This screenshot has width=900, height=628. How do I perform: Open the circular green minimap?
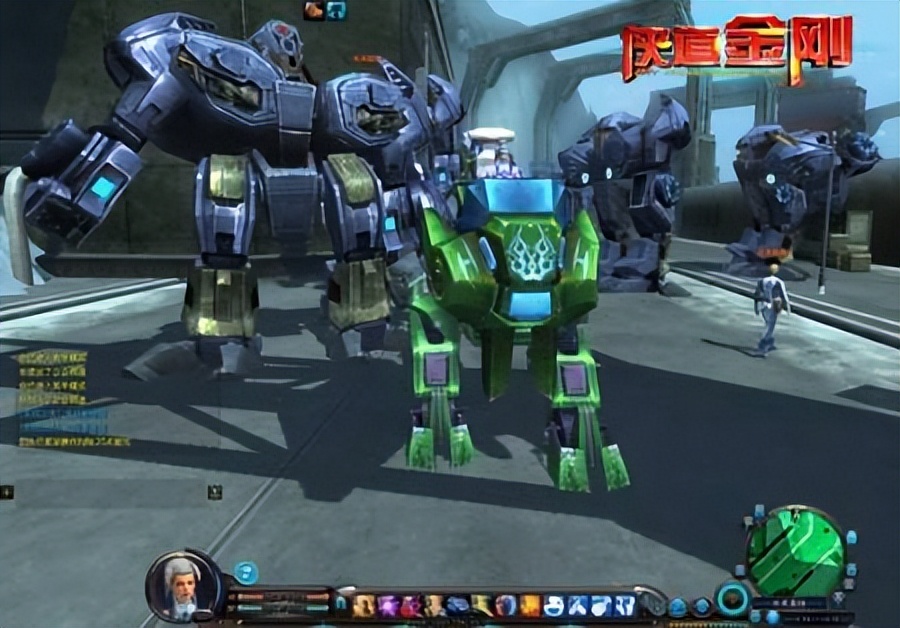(x=797, y=550)
